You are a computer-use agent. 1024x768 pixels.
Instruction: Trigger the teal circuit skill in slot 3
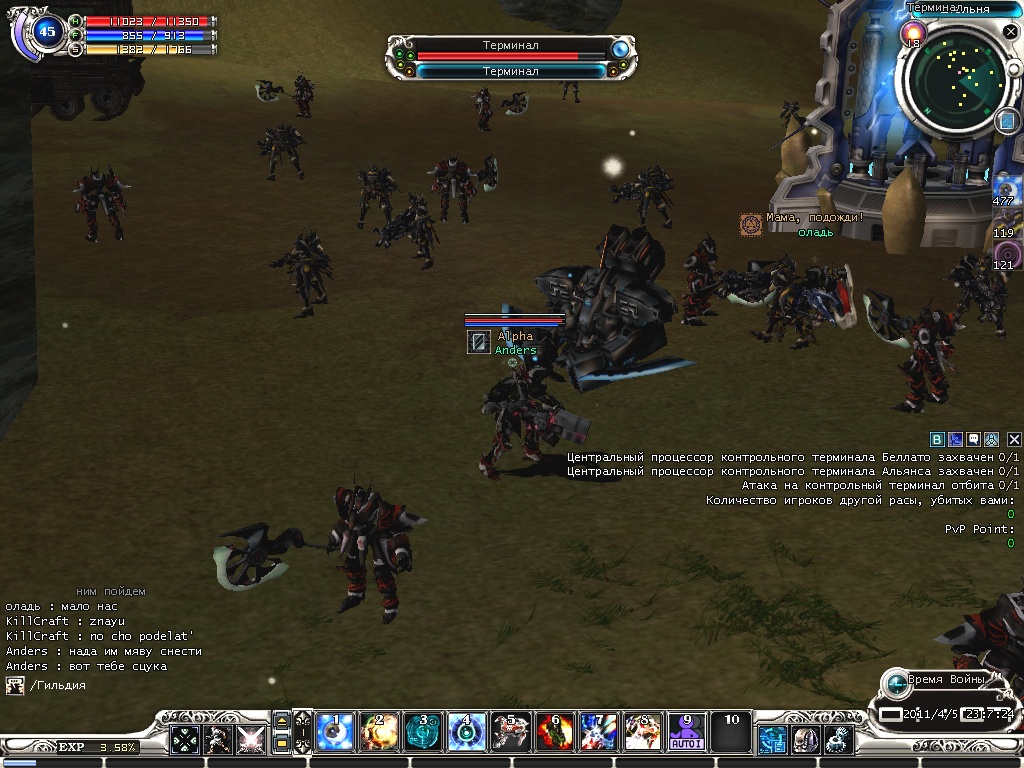coord(422,733)
